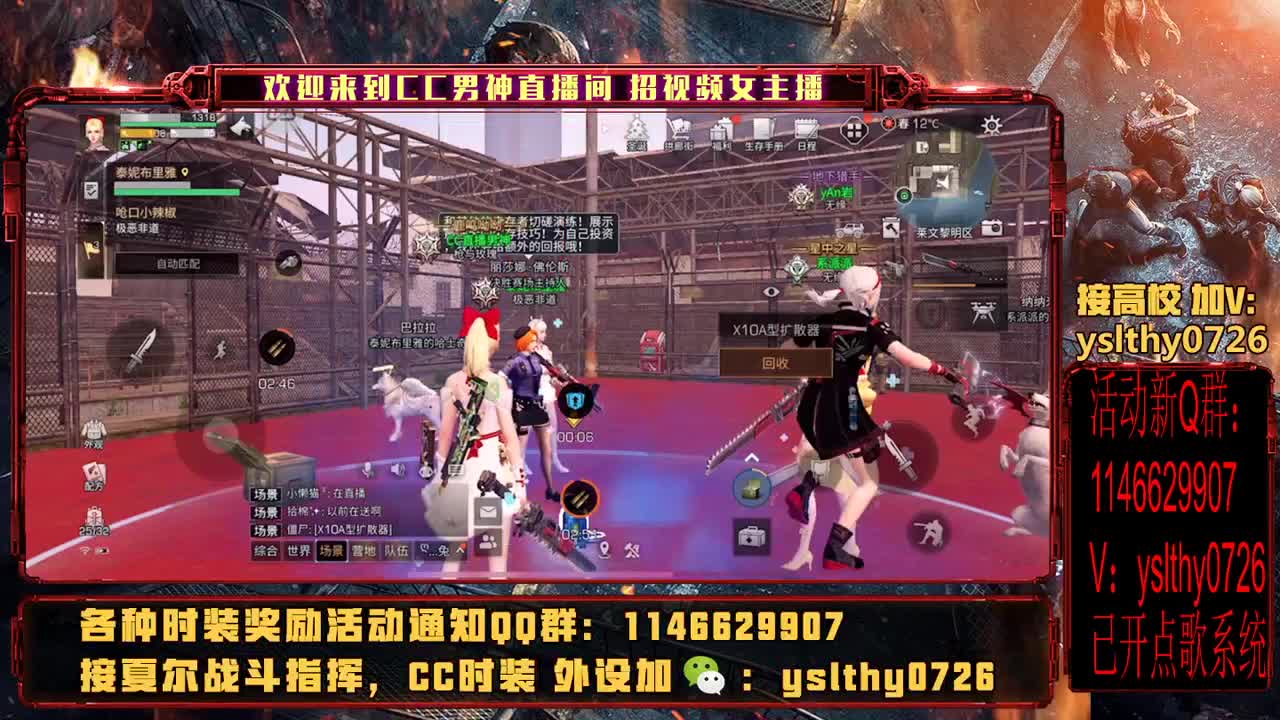
Task: Toggle the microphone icon in chat bar
Action: pyautogui.click(x=366, y=470)
